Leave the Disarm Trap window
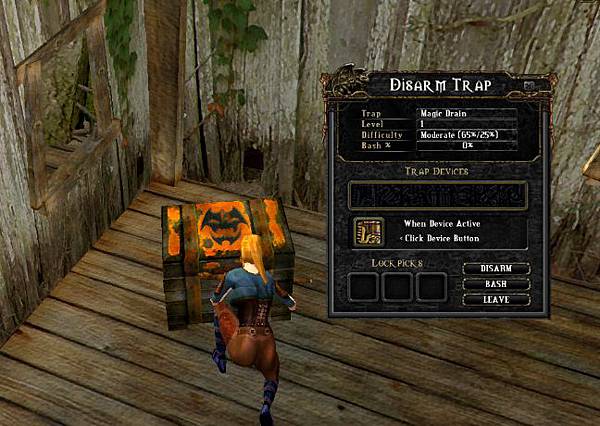Viewport: 600px width, 426px height. click(496, 300)
